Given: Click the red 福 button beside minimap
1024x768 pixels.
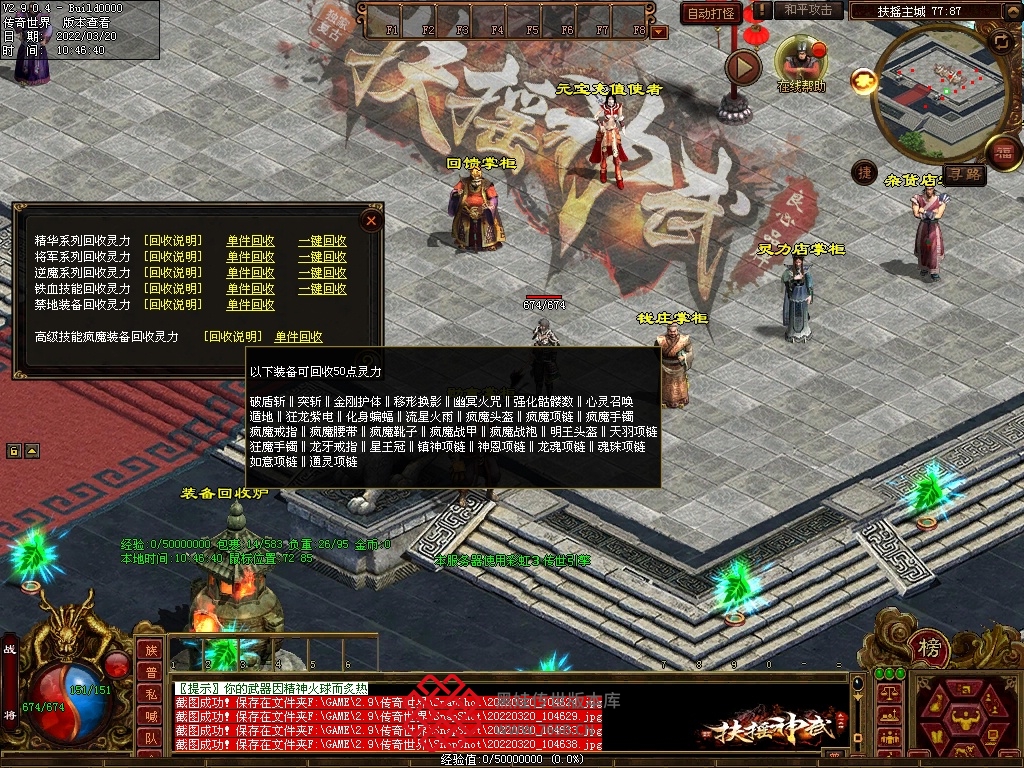Looking at the screenshot, I should pyautogui.click(x=1002, y=152).
